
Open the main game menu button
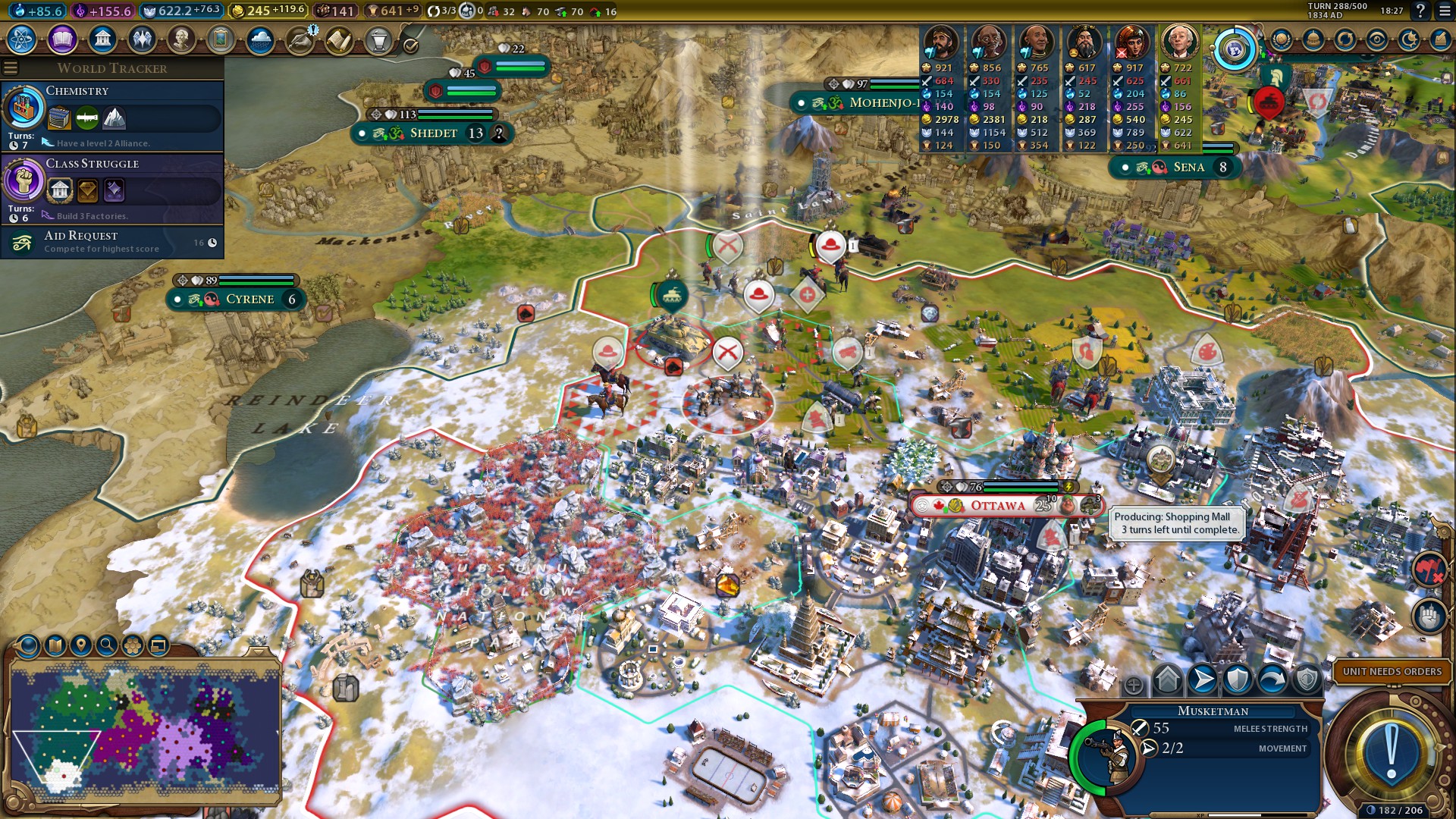tap(1445, 11)
